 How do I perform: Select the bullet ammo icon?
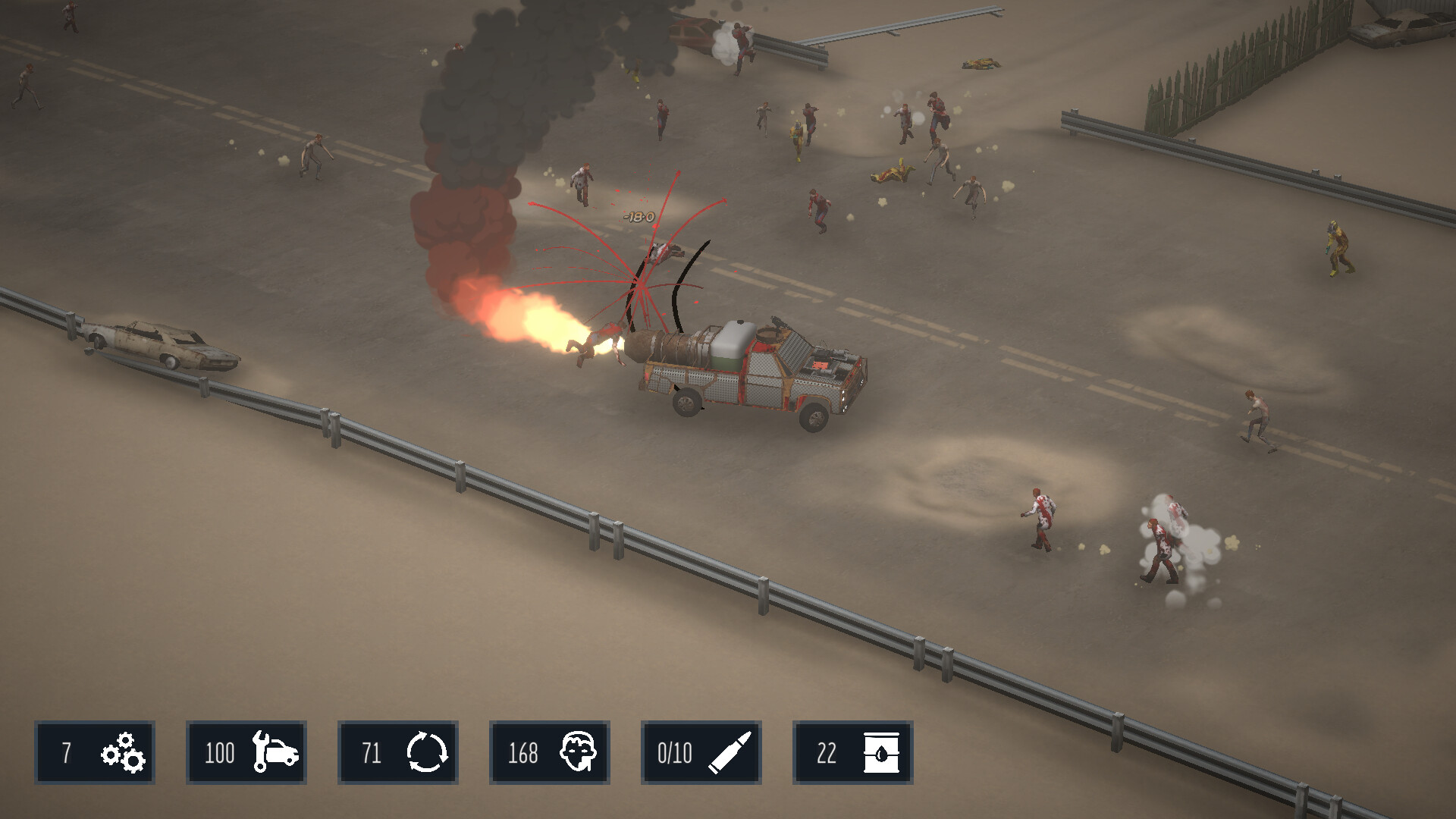(732, 753)
